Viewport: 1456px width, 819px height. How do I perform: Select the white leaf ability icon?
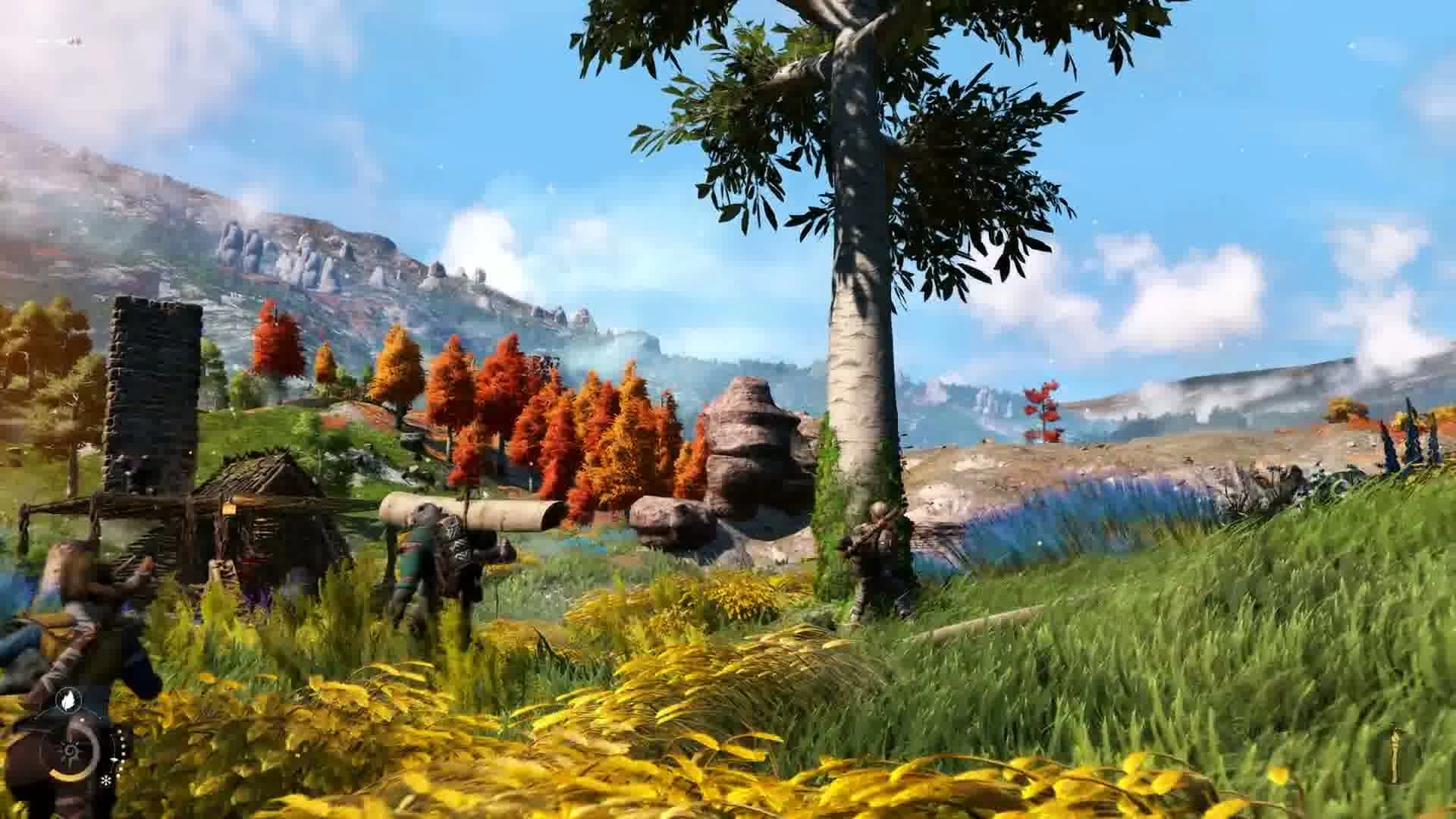point(68,700)
